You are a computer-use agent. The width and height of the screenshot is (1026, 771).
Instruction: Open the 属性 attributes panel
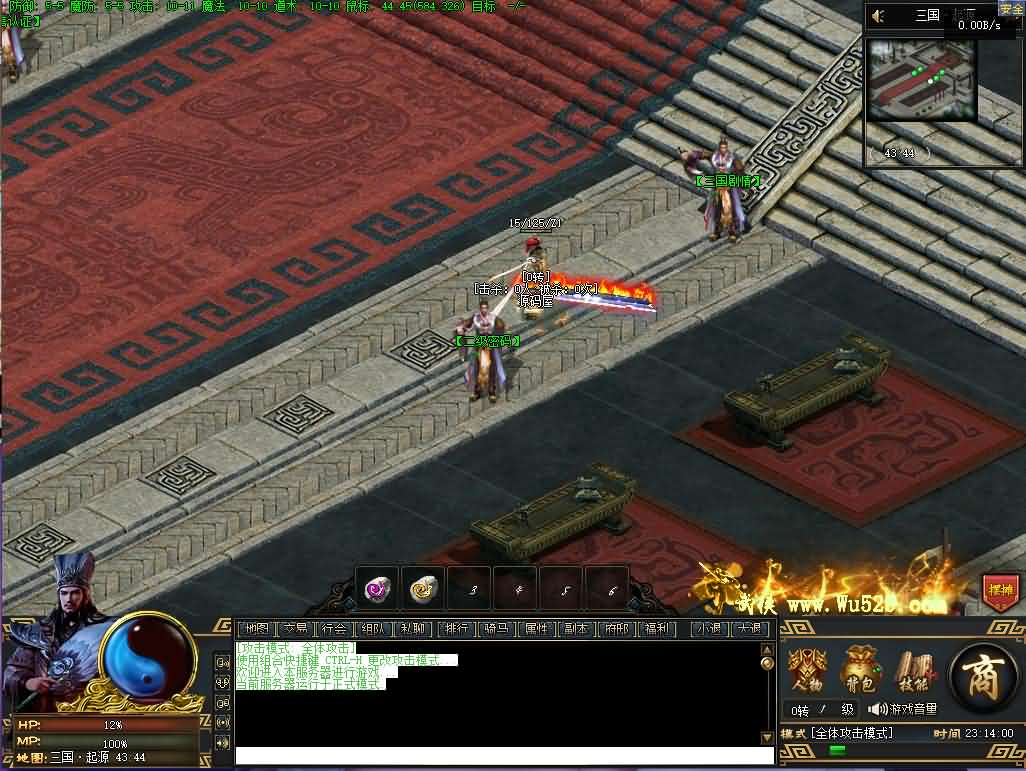coord(536,629)
